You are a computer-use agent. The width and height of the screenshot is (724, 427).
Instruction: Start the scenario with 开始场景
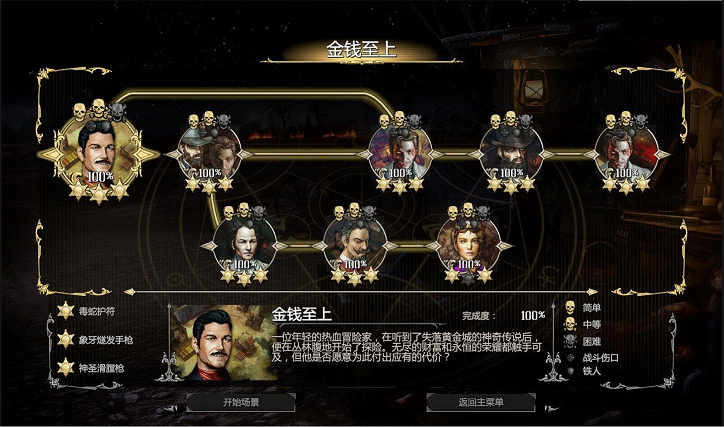[240, 403]
